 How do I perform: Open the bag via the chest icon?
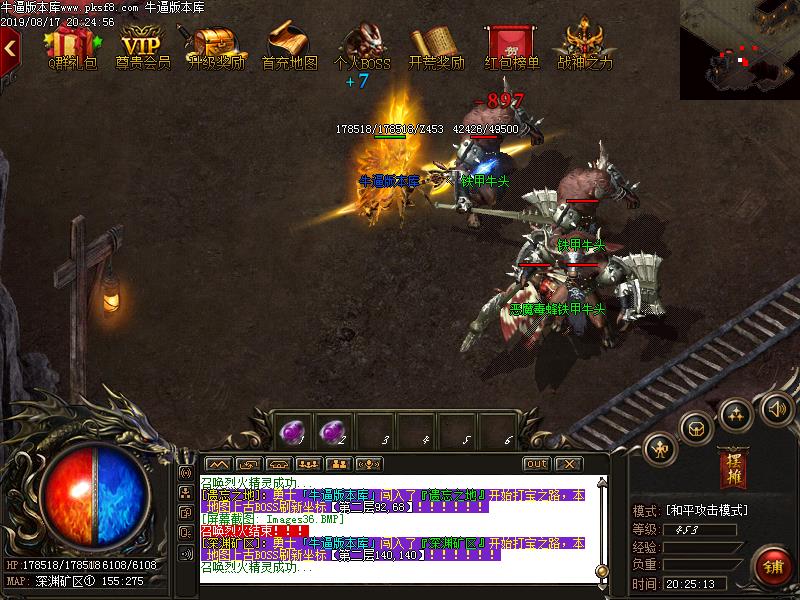(695, 427)
